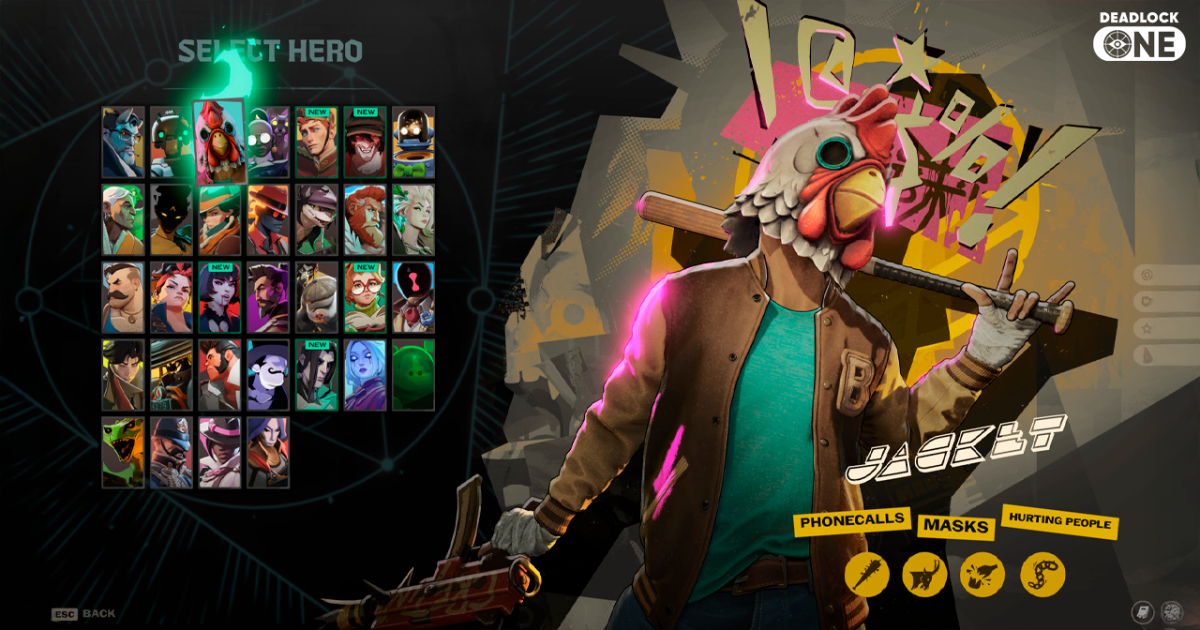This screenshot has width=1200, height=630.
Task: View the chain ability icon
Action: point(1042,574)
